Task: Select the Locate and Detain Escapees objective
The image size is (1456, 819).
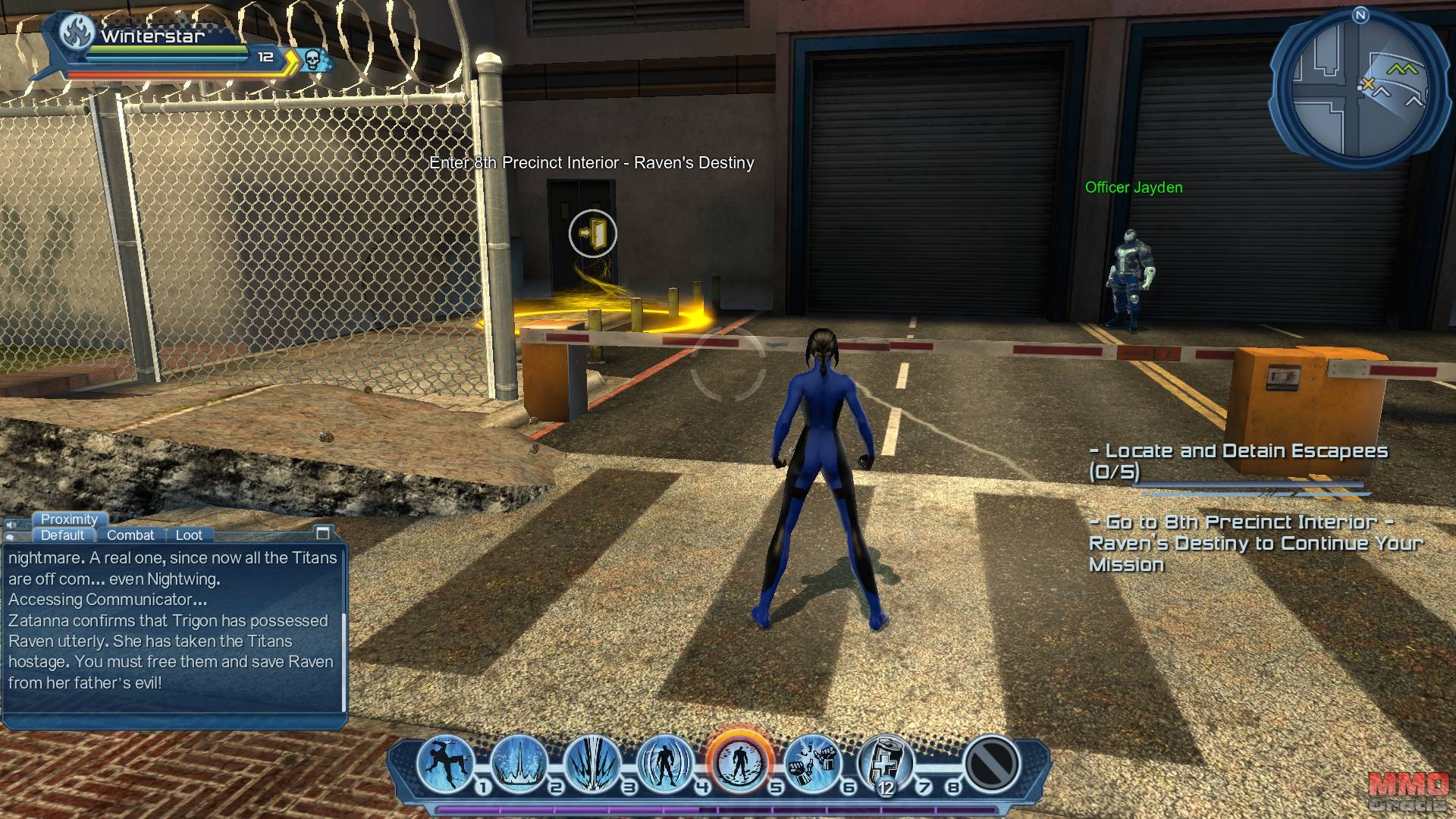Action: click(1238, 461)
